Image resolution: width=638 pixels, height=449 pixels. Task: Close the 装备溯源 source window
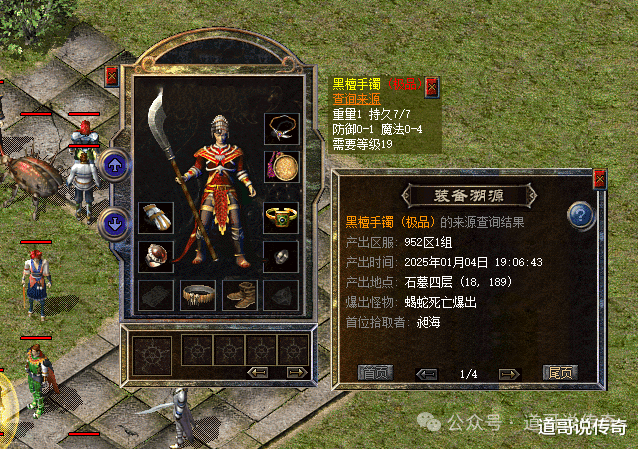tap(600, 180)
